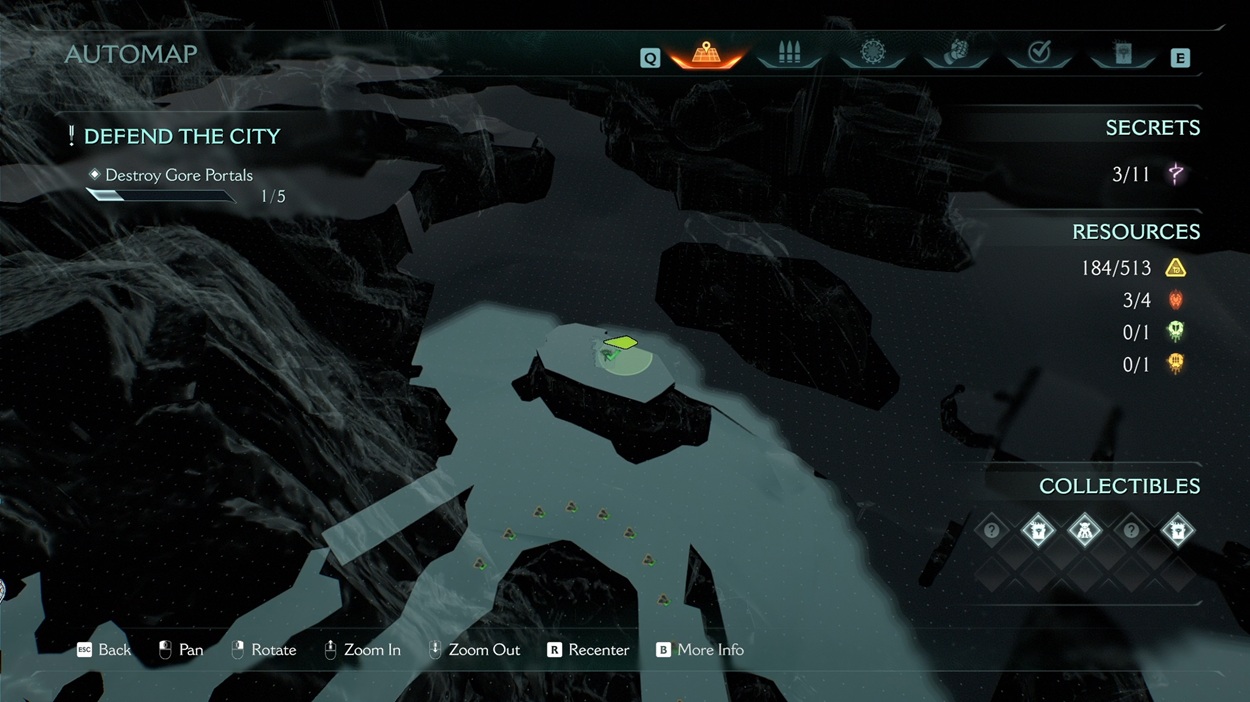
Task: Select the yellow-green objective marker on the map
Action: 621,343
